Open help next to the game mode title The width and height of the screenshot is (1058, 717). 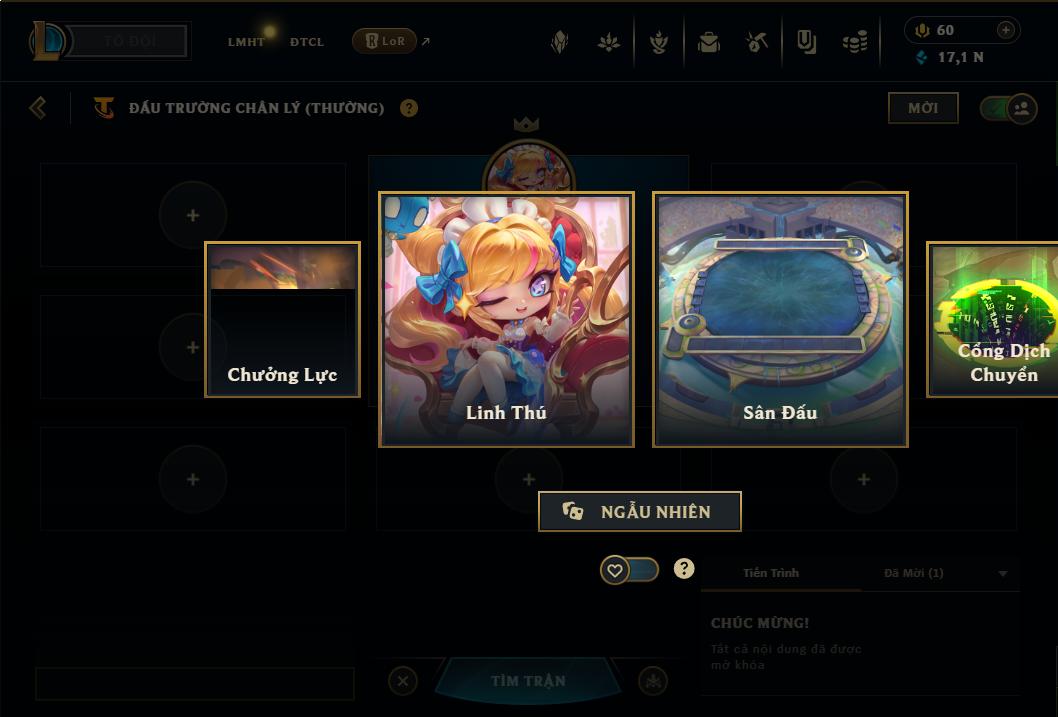pyautogui.click(x=409, y=108)
